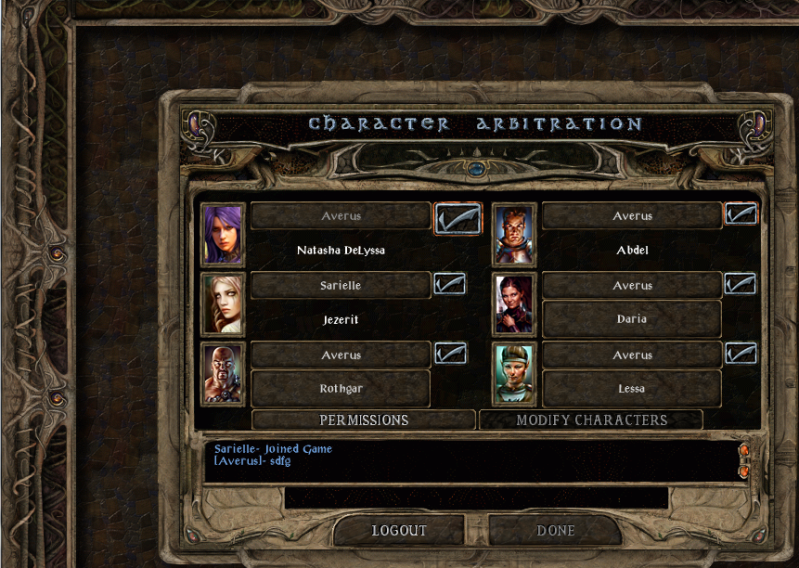Select Lessa's character portrait
799x568 pixels.
point(515,373)
